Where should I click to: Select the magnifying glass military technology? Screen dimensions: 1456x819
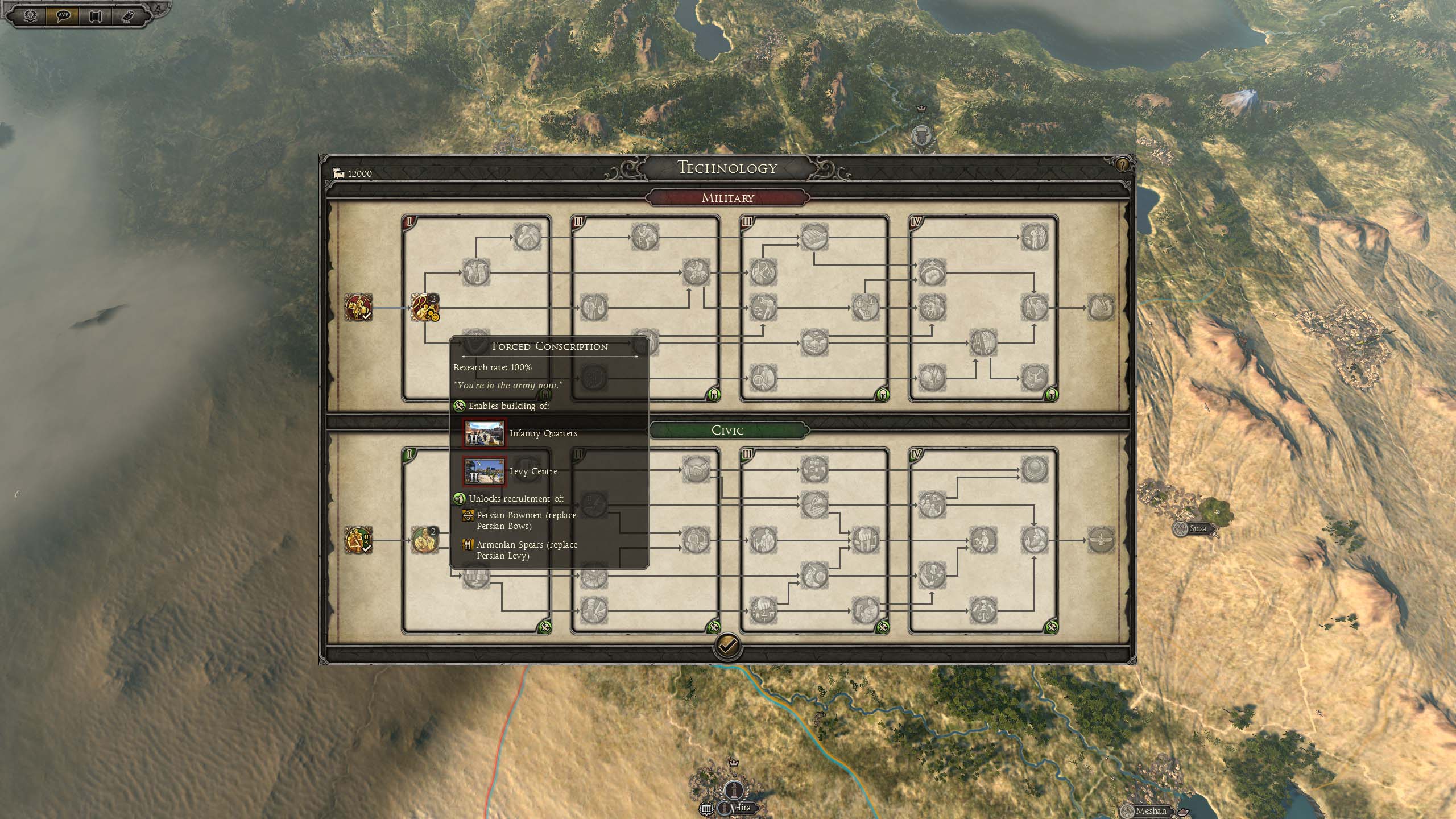tap(763, 378)
